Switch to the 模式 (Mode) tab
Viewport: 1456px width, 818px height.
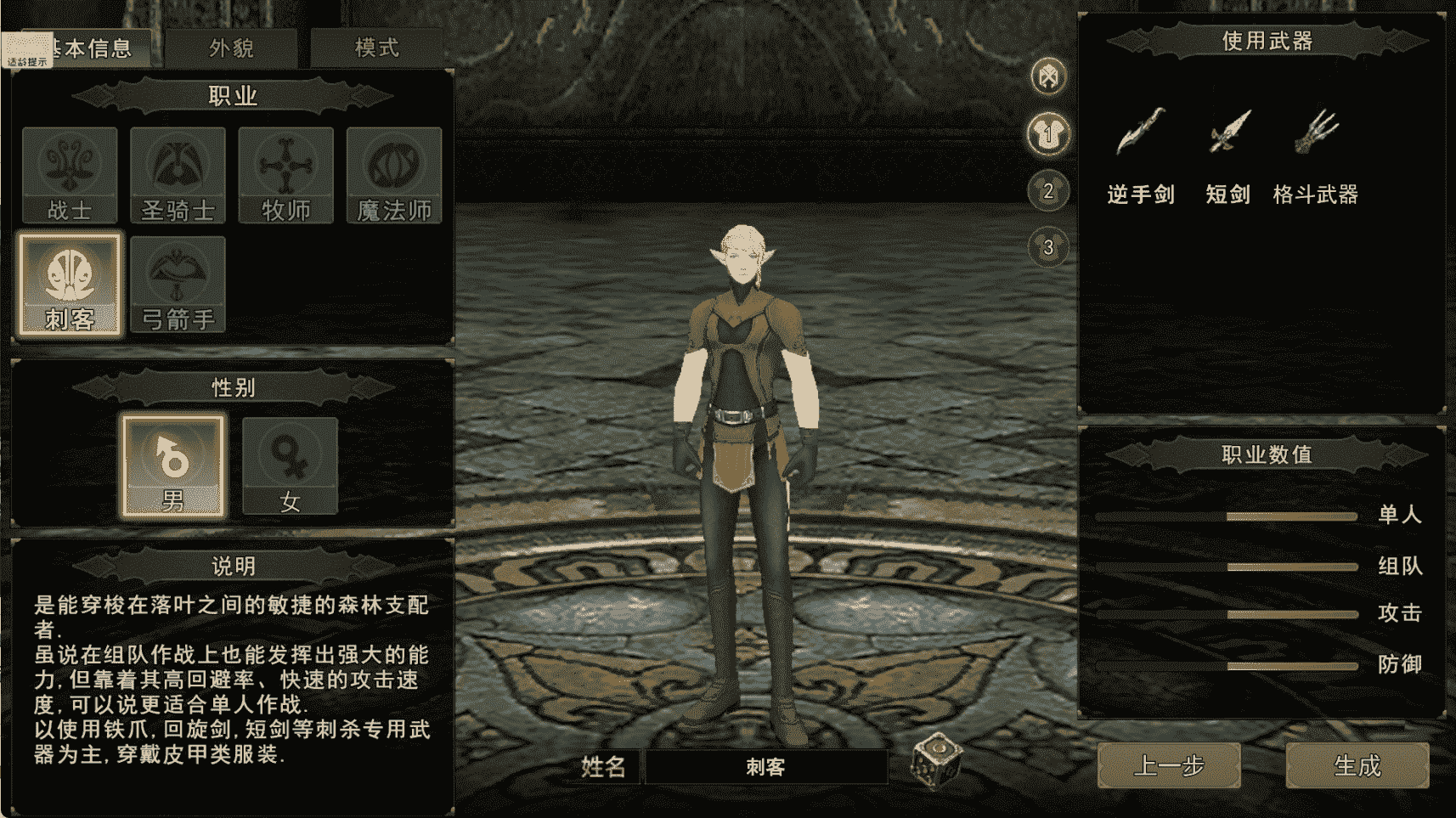375,48
